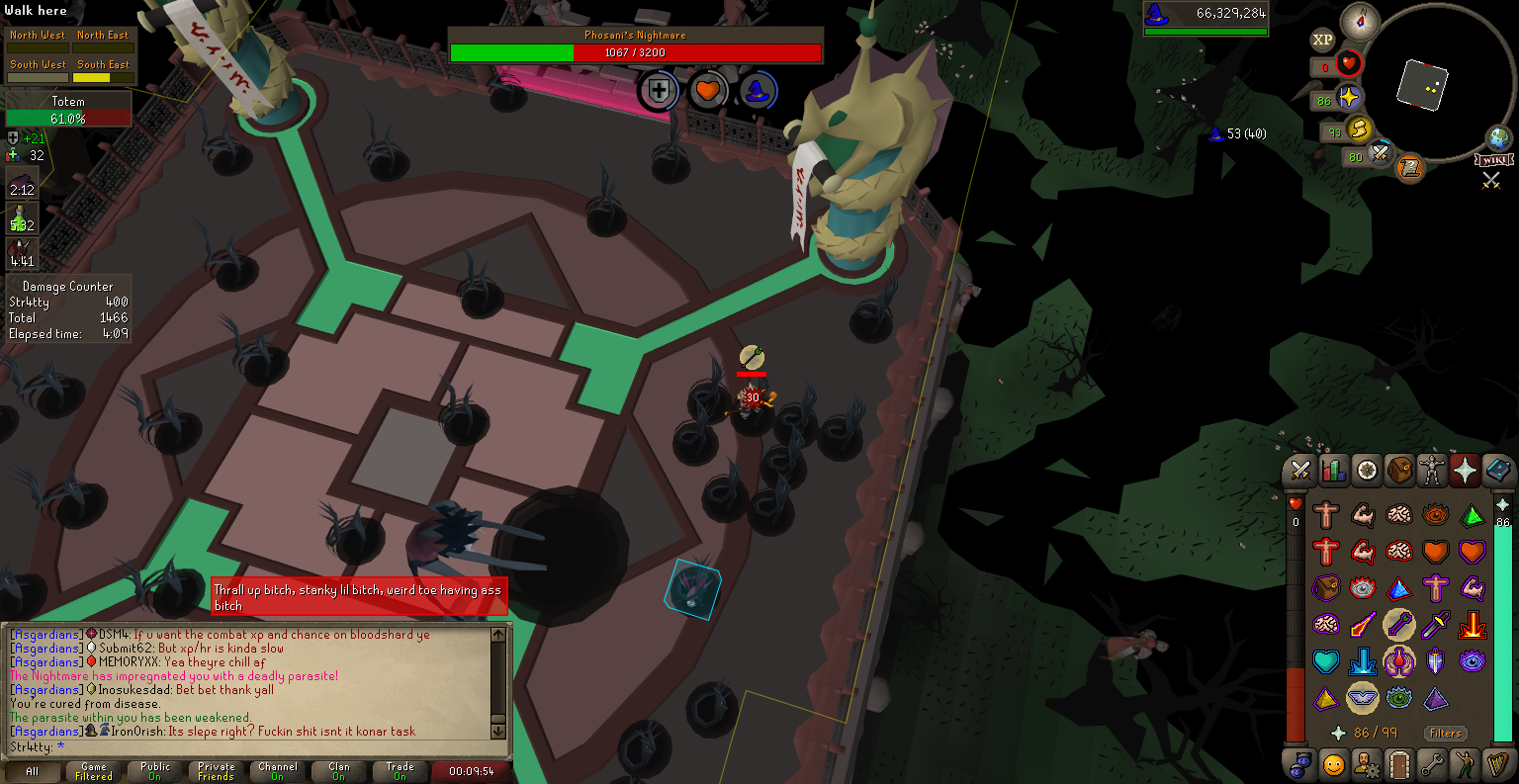The width and height of the screenshot is (1519, 784).
Task: Open the smiley face Friends List tab
Action: (1333, 764)
